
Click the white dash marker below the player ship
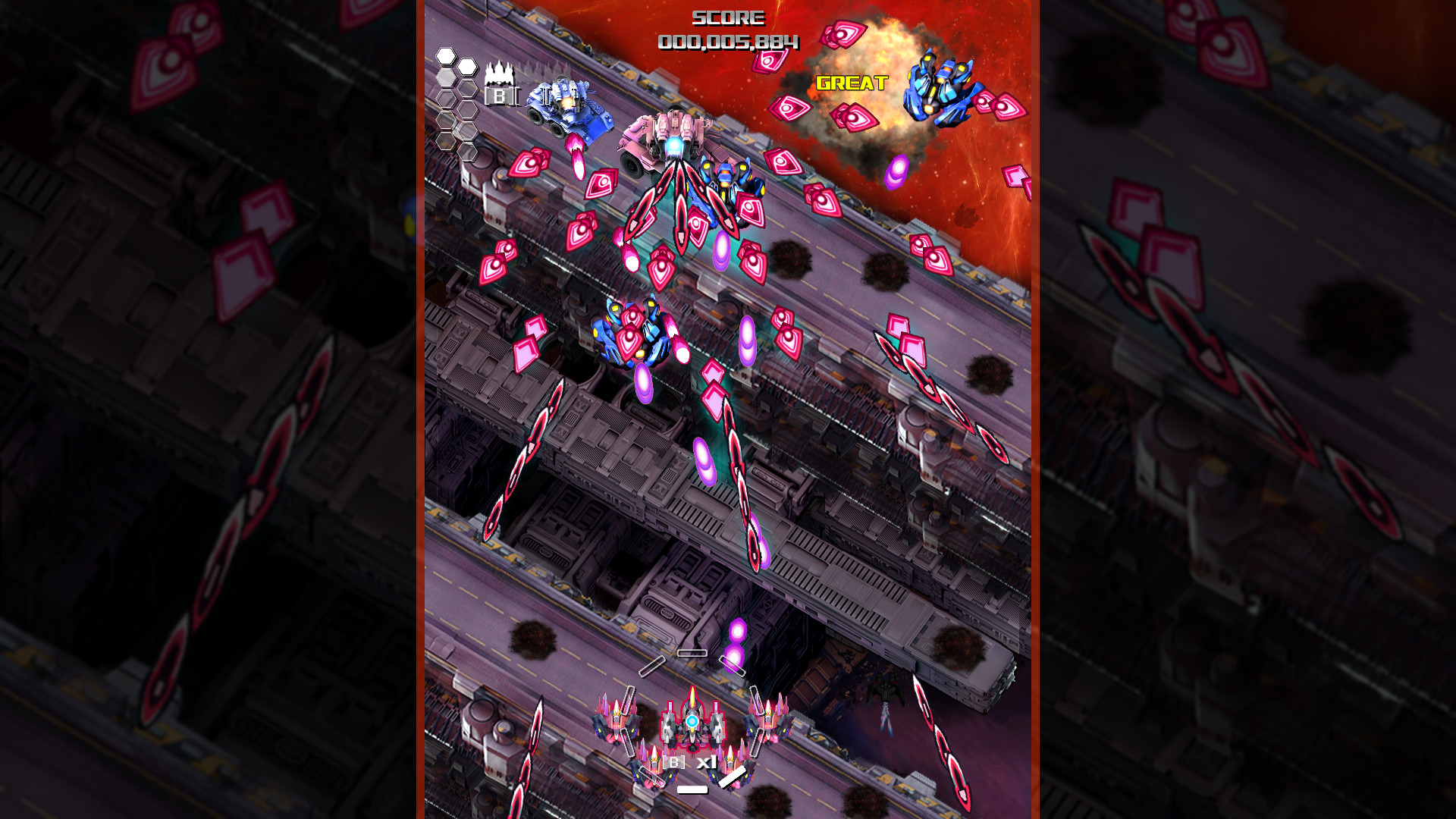coord(692,791)
